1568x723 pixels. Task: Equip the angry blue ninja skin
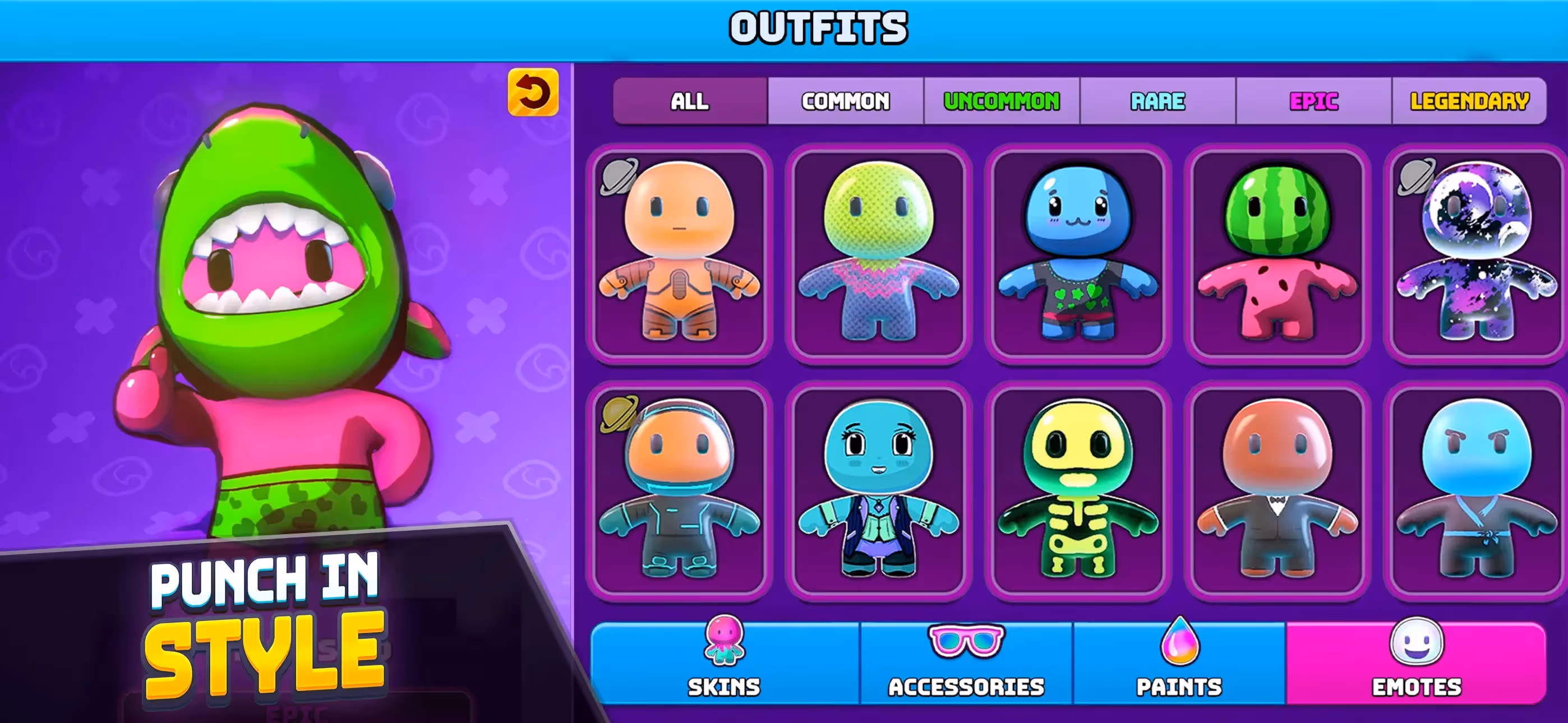click(1476, 490)
